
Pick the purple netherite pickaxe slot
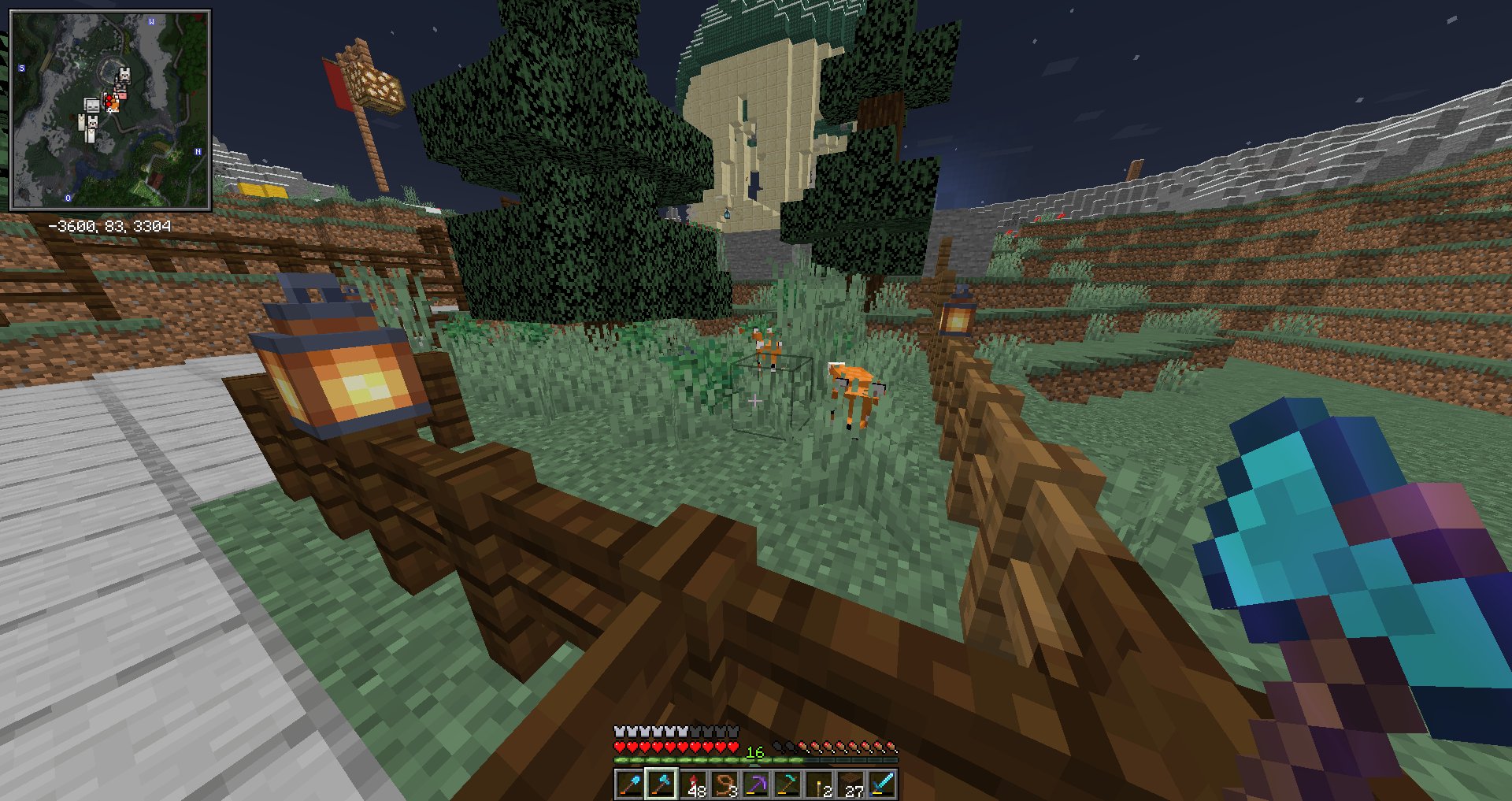click(x=756, y=784)
